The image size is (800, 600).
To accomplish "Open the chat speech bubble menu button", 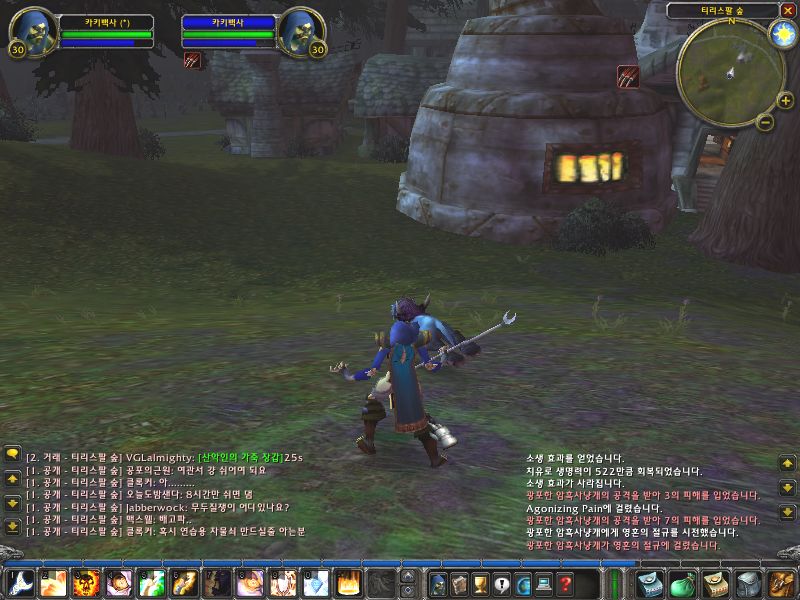I will click(12, 453).
